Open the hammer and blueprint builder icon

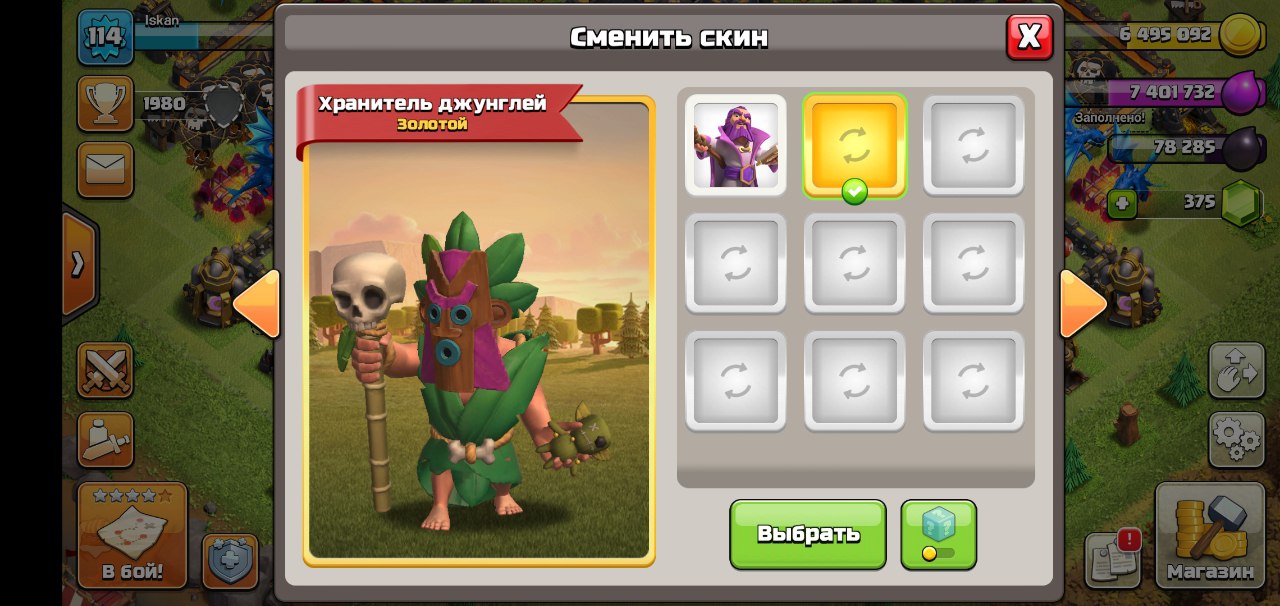[105, 439]
